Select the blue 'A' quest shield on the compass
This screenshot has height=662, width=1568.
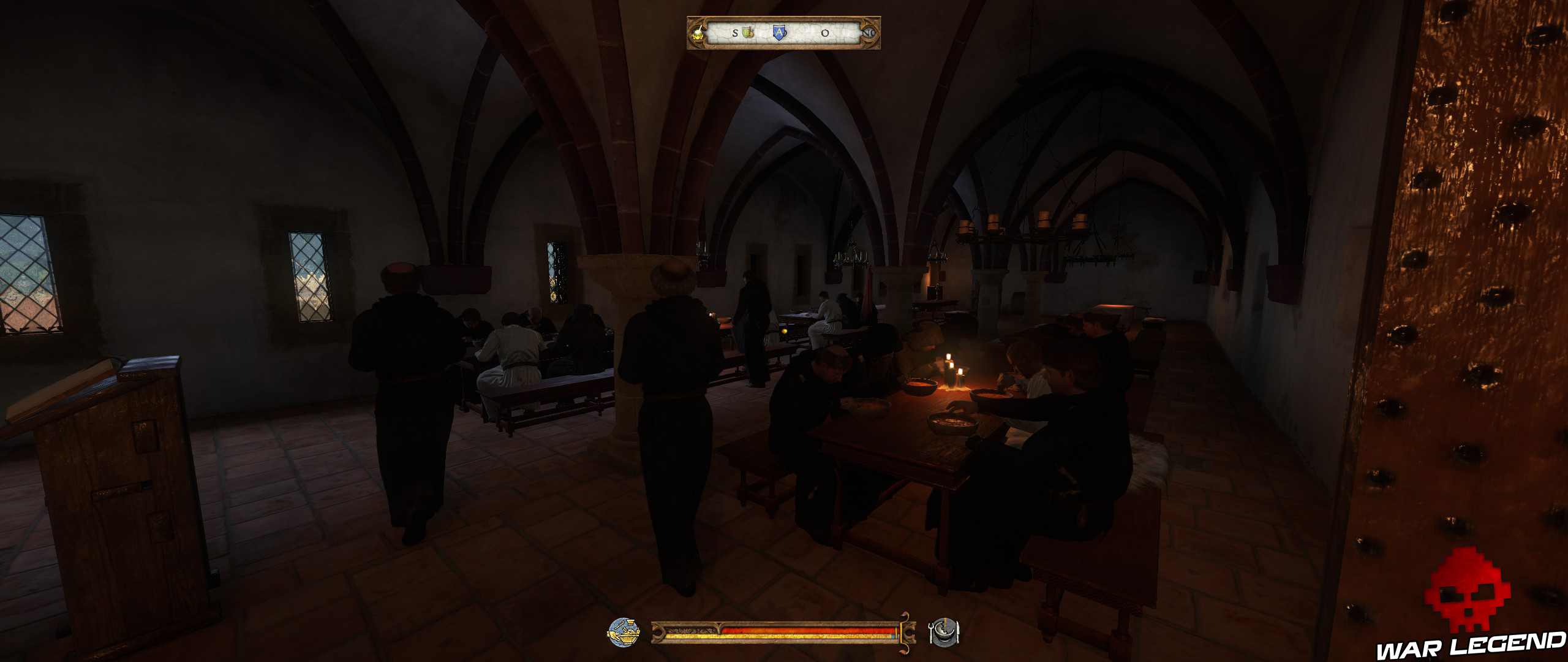(780, 34)
